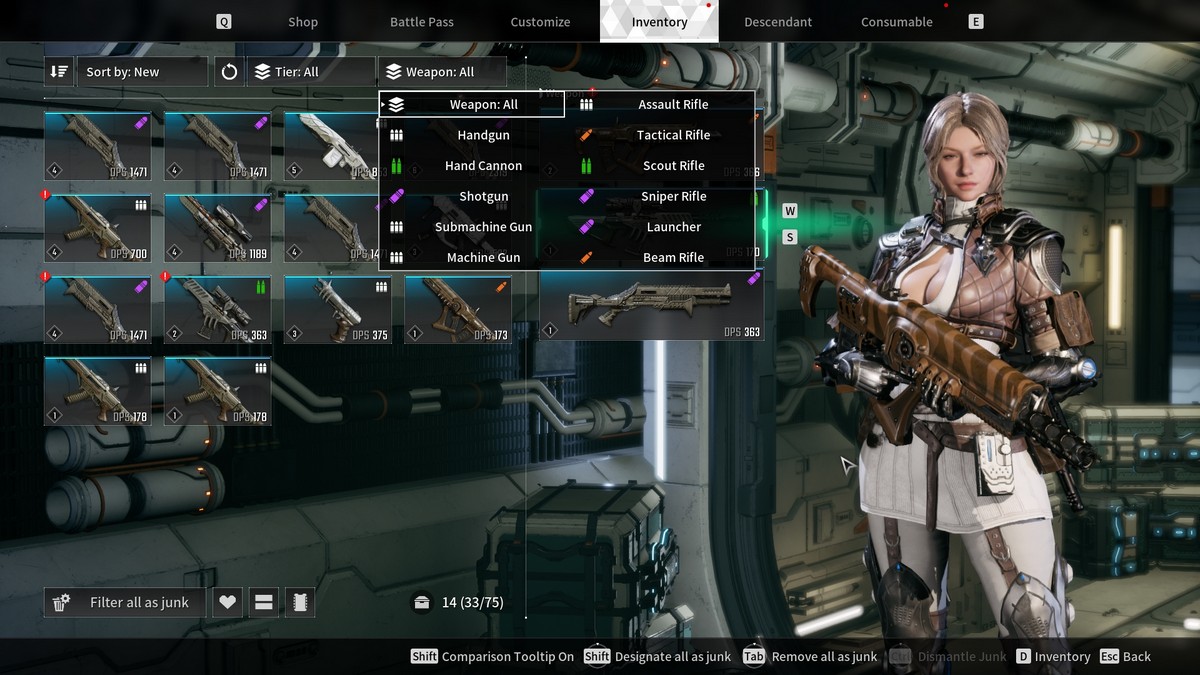Select Assault Rifle from the filter
This screenshot has width=1200, height=675.
pyautogui.click(x=673, y=104)
